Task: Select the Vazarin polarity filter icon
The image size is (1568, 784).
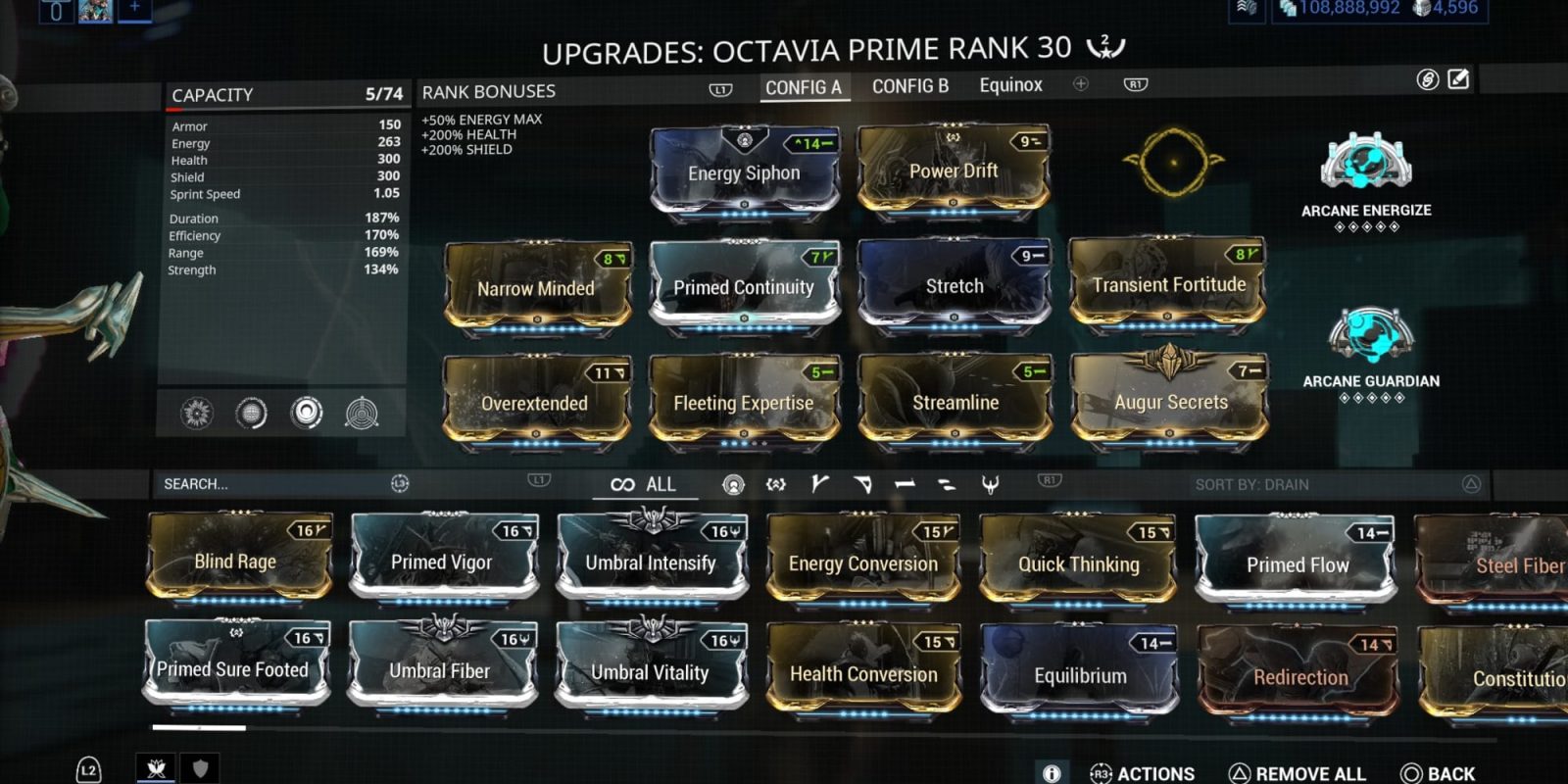Action: click(x=862, y=483)
